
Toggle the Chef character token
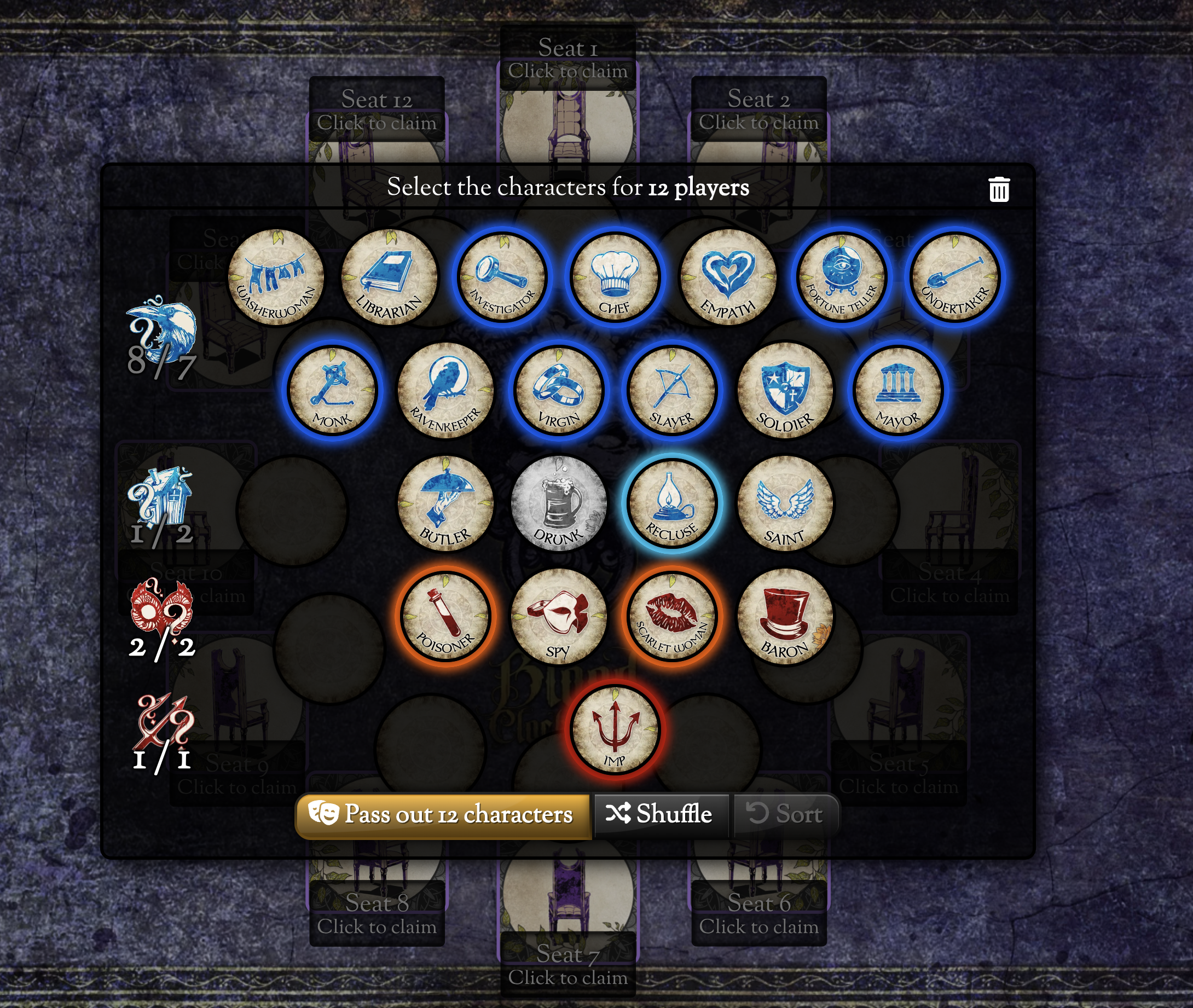(615, 277)
